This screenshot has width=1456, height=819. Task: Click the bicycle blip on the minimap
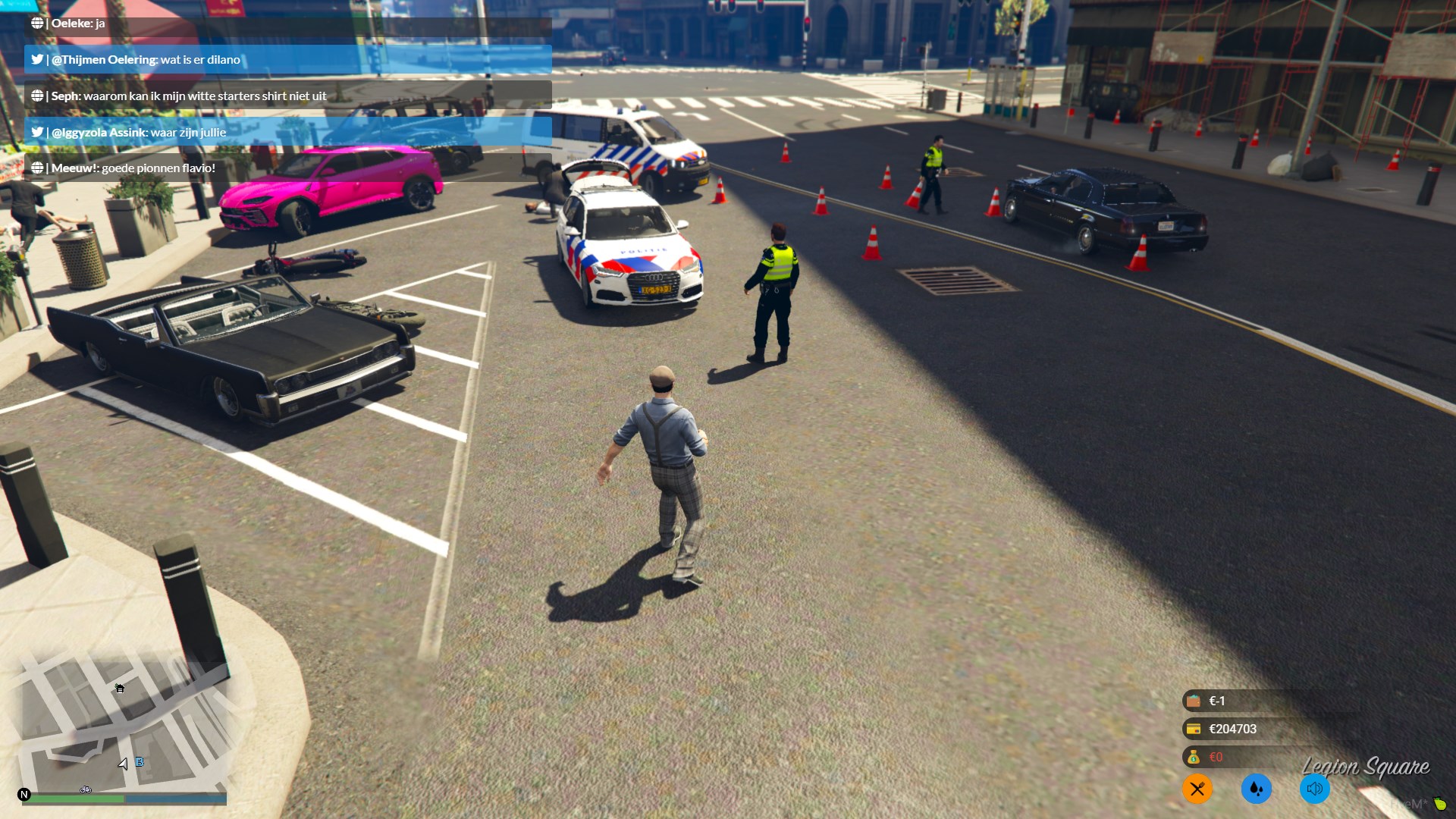(x=86, y=790)
